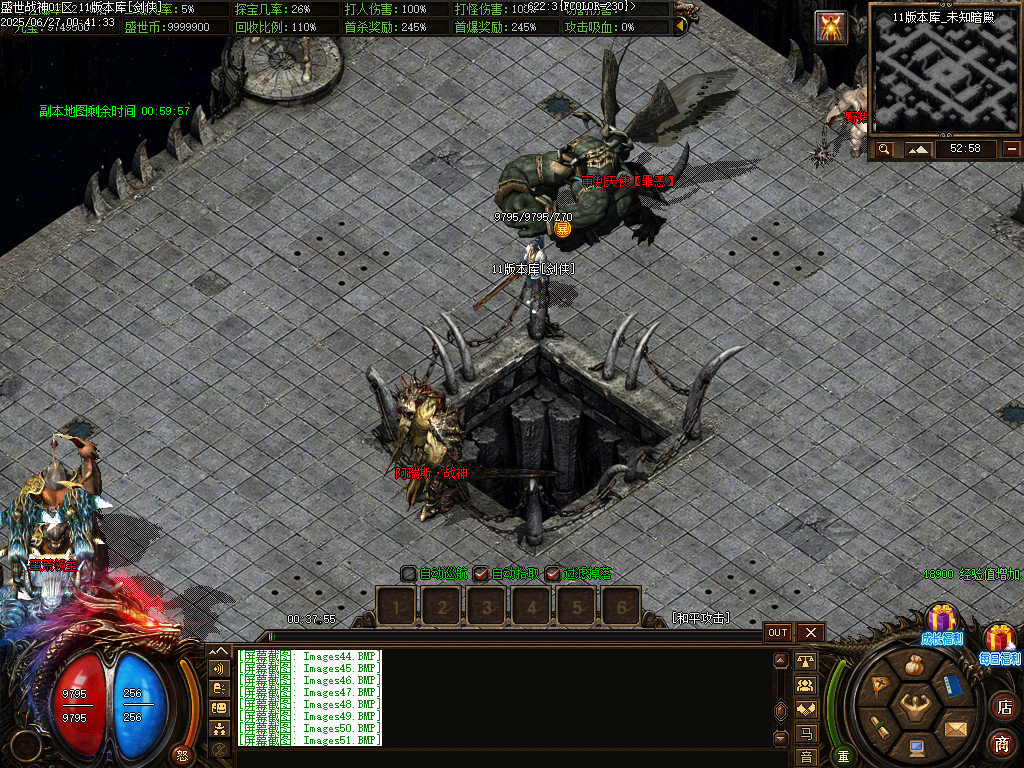This screenshot has width=1024, height=768.
Task: Open the scroll icon in the radial menu
Action: [x=878, y=727]
